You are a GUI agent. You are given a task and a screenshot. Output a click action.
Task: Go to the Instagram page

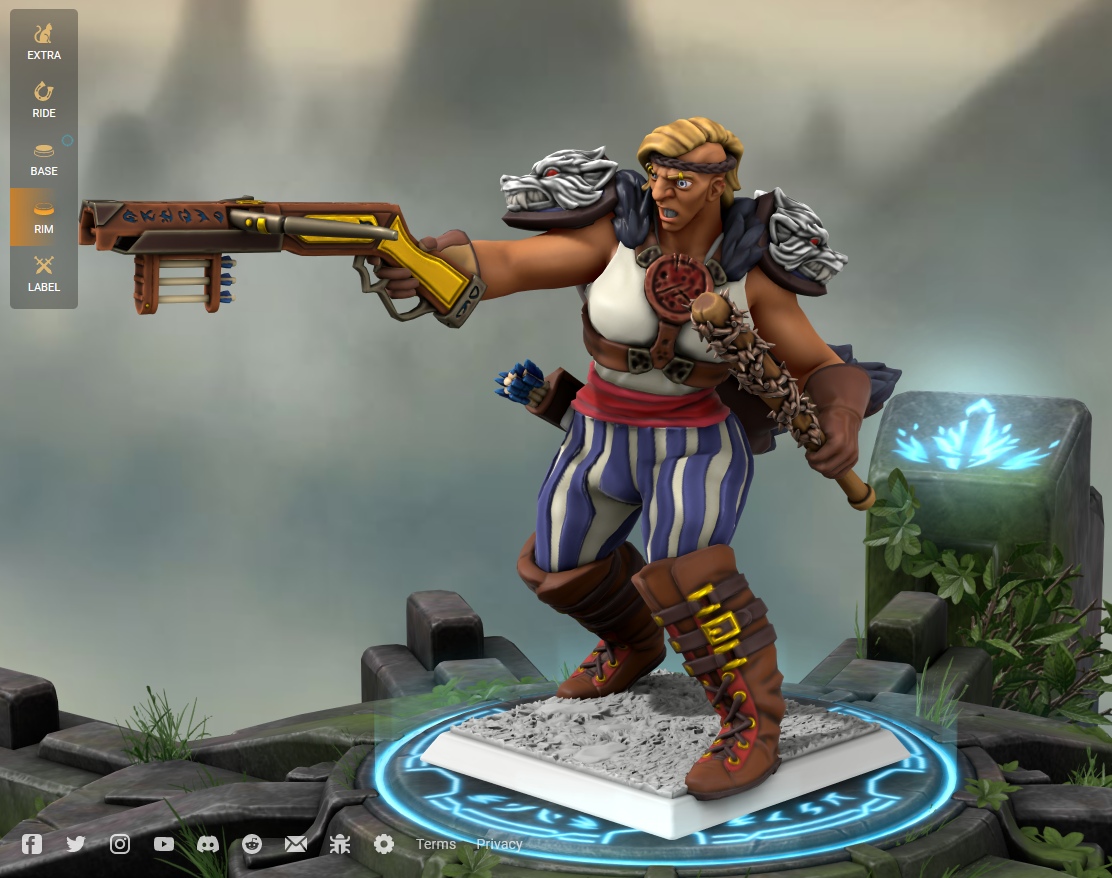[120, 844]
